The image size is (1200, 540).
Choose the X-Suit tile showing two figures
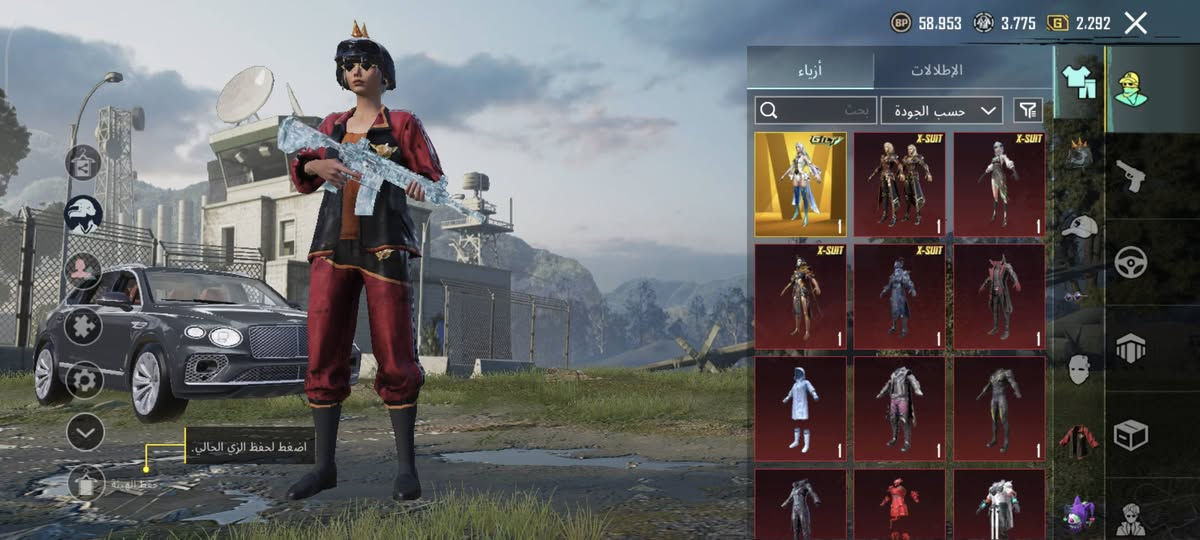899,184
